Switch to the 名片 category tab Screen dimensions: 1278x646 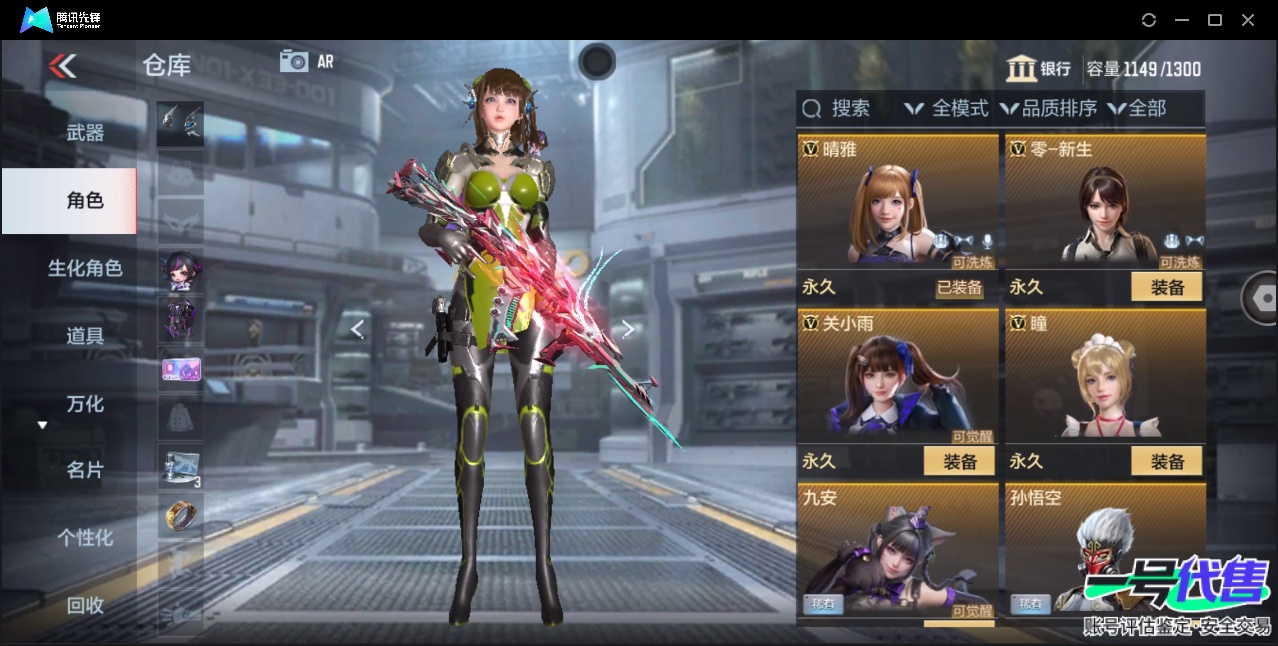85,470
